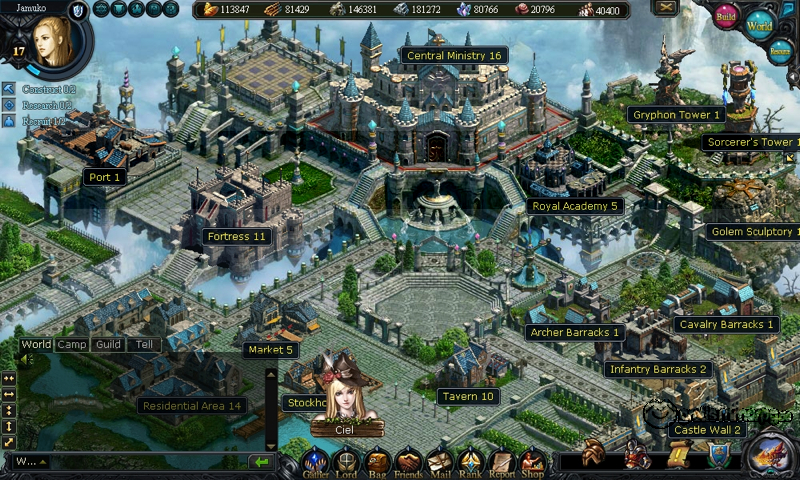The image size is (800, 480).
Task: Select the Central Ministry 16 building label
Action: point(453,56)
